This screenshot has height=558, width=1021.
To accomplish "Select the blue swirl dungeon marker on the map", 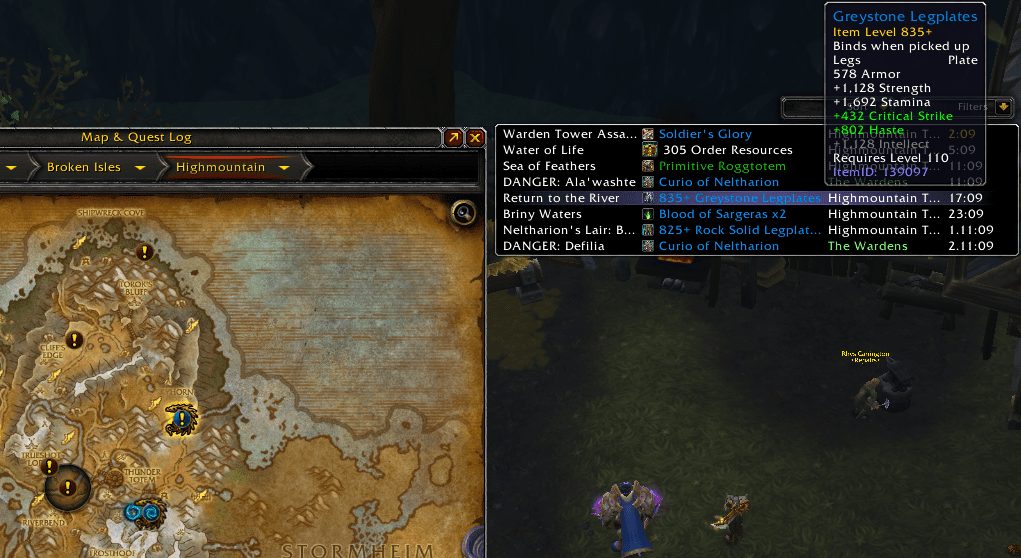I will pos(146,512).
